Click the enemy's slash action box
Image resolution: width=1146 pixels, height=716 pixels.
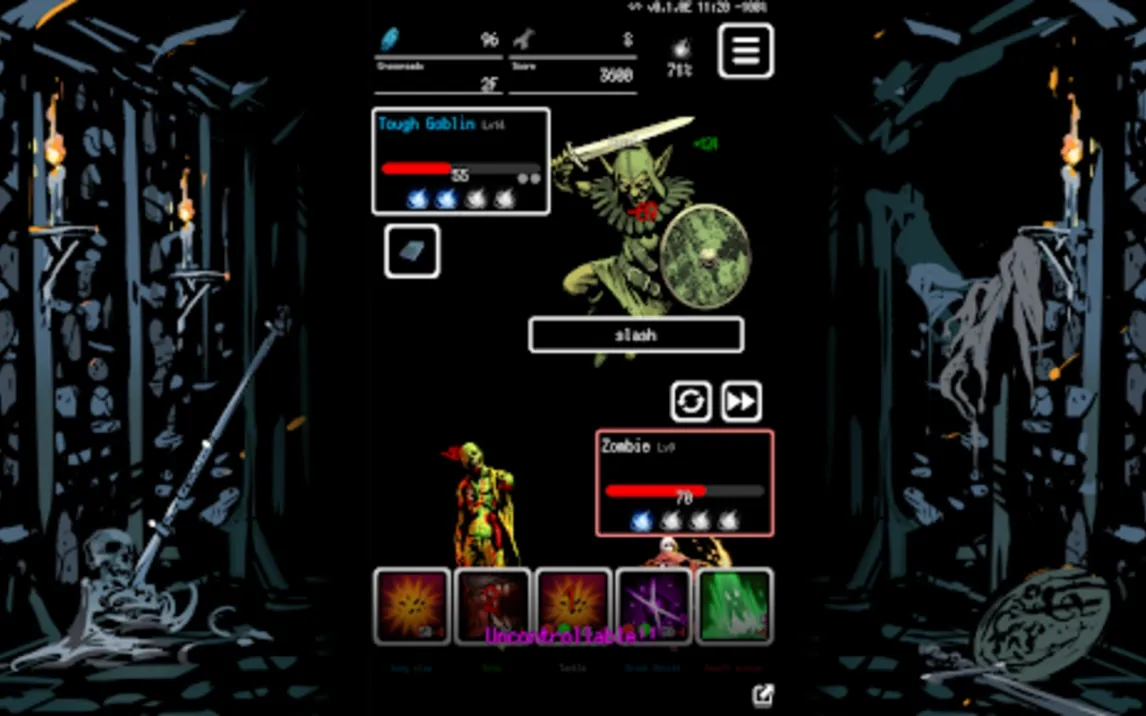[636, 335]
